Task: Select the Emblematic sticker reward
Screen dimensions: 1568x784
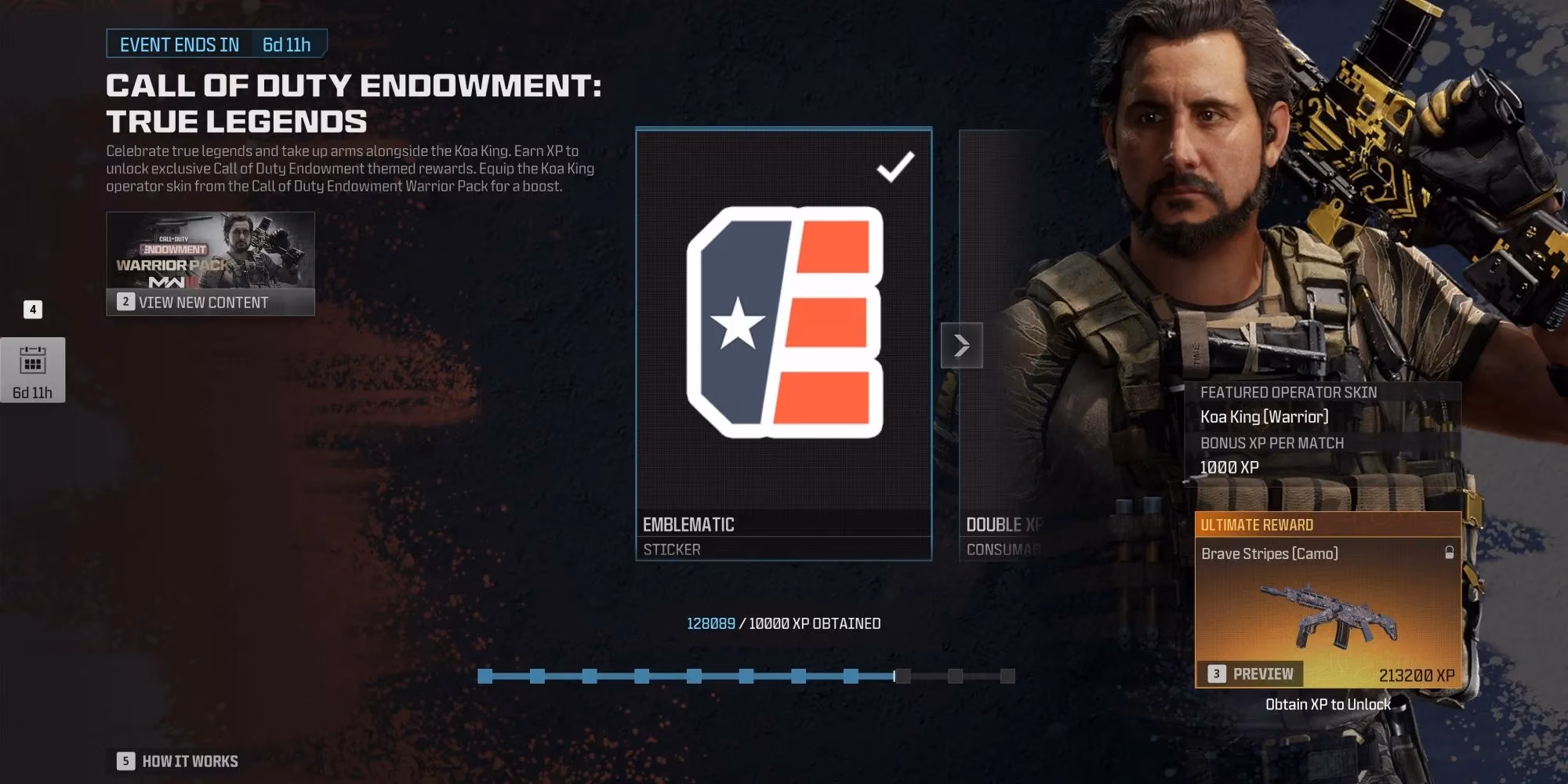Action: pos(782,337)
